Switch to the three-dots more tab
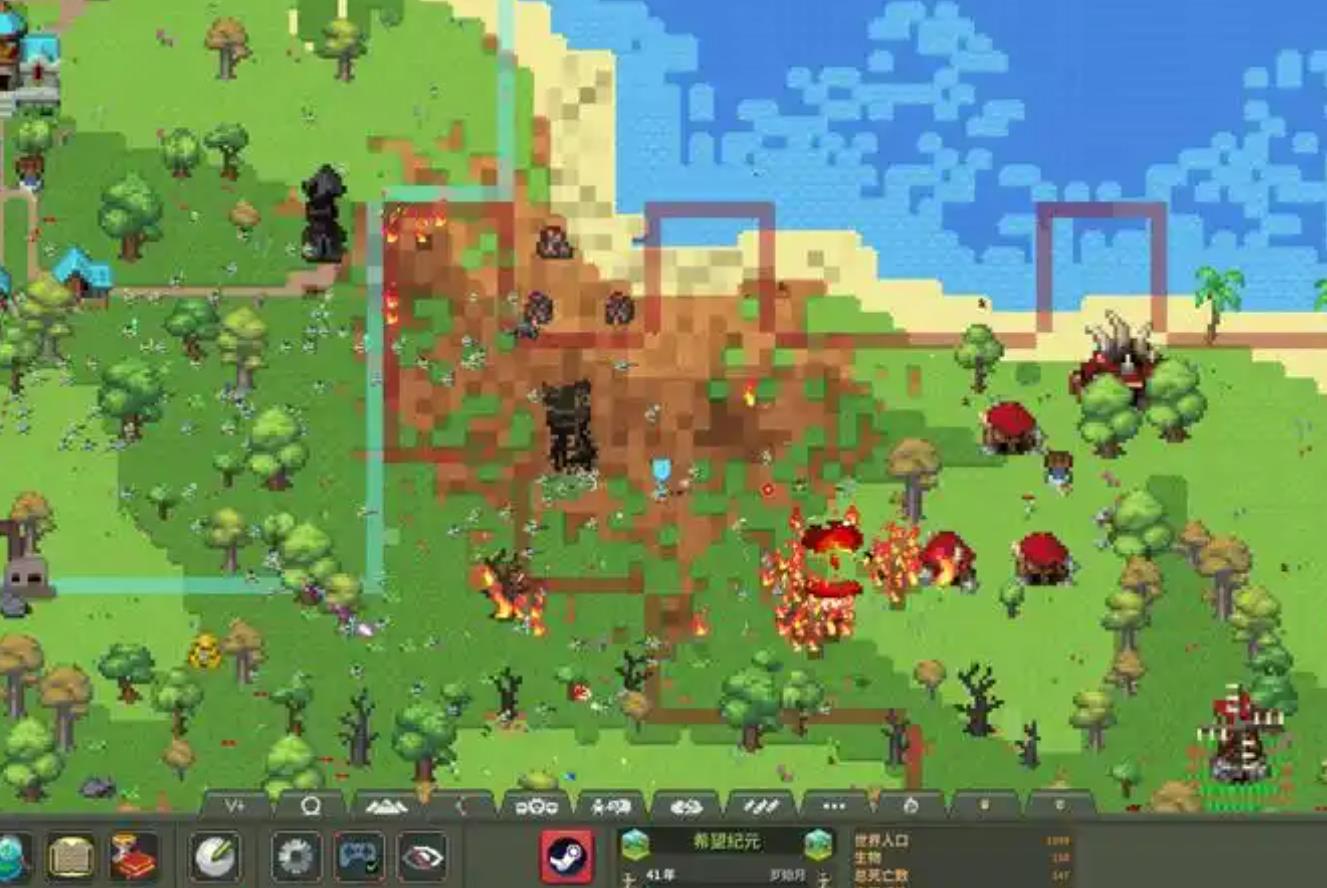 pyautogui.click(x=835, y=806)
